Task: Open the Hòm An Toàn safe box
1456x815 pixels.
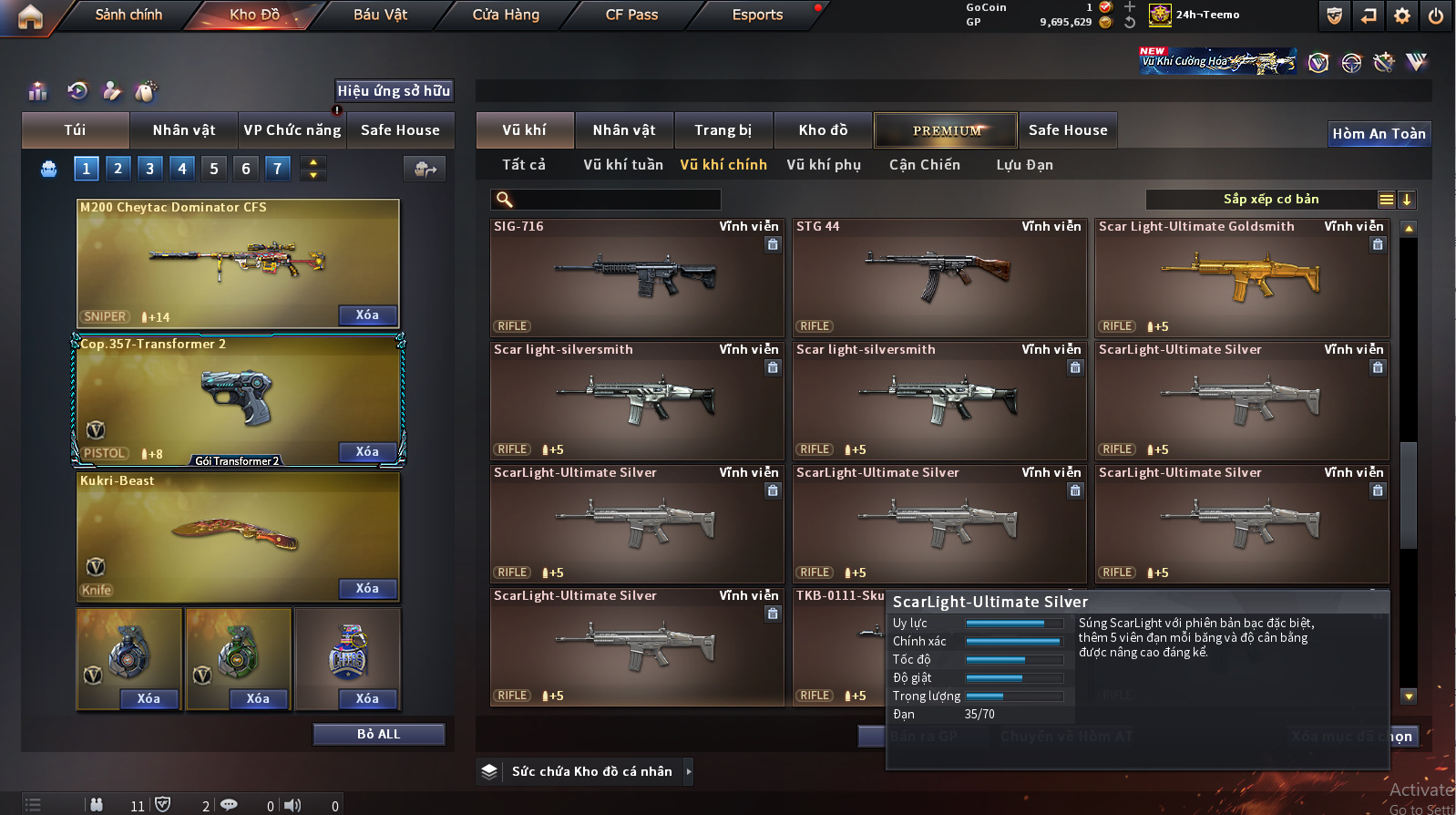Action: point(1379,134)
